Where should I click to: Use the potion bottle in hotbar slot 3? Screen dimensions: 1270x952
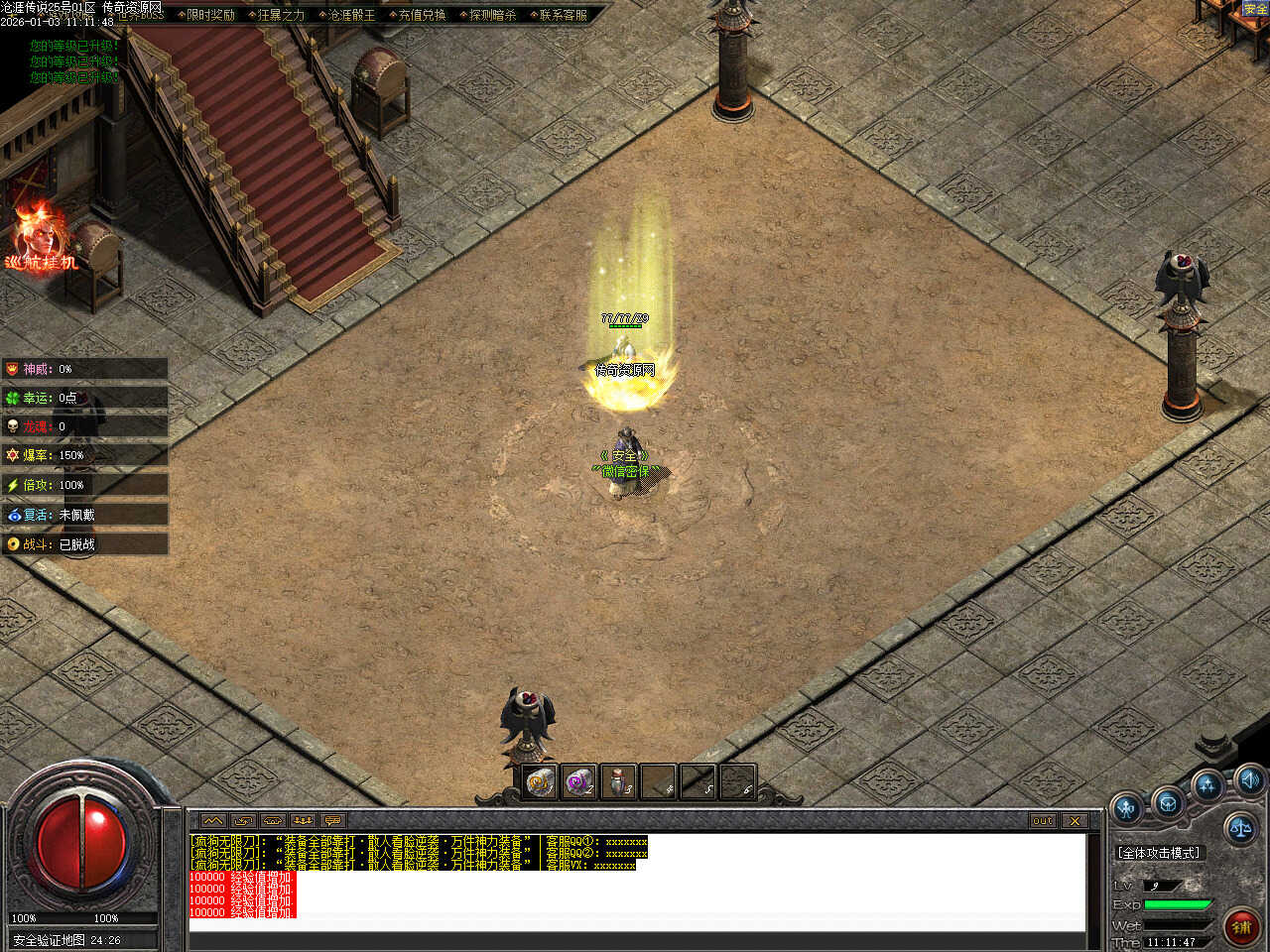[x=618, y=782]
